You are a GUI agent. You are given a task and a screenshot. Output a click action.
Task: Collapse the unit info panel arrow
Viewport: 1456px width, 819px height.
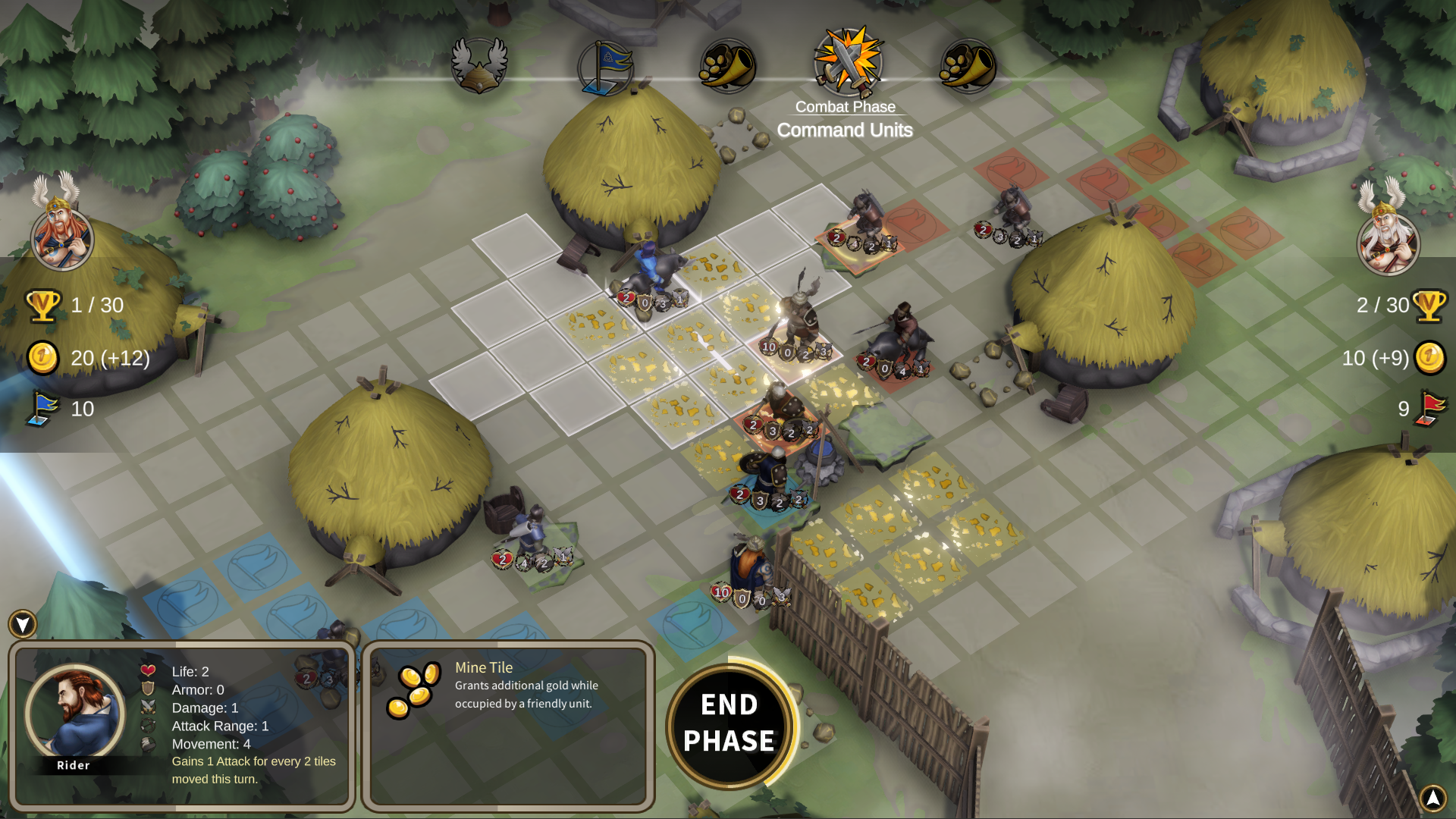coord(23,624)
